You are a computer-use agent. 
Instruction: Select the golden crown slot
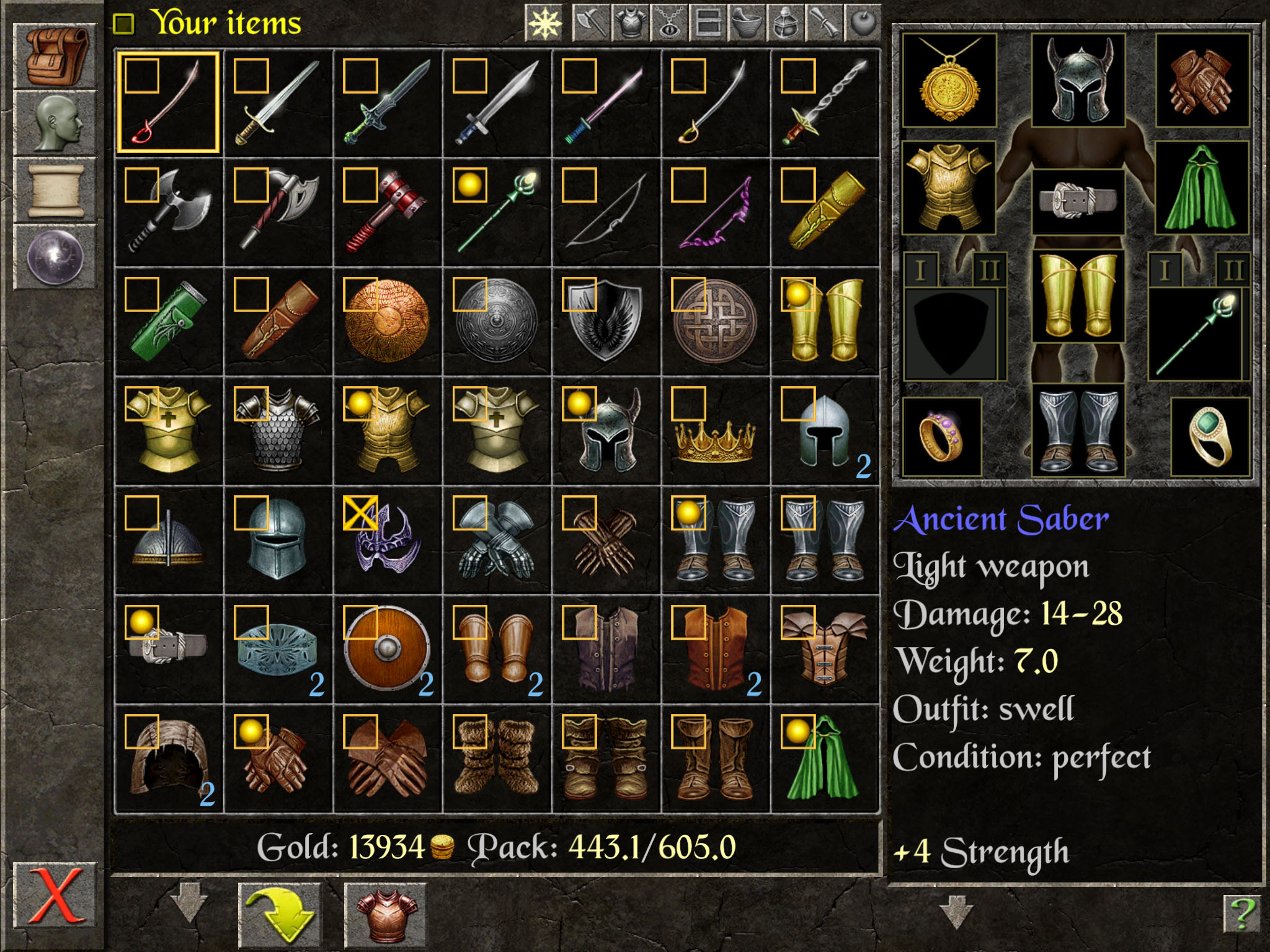(715, 430)
